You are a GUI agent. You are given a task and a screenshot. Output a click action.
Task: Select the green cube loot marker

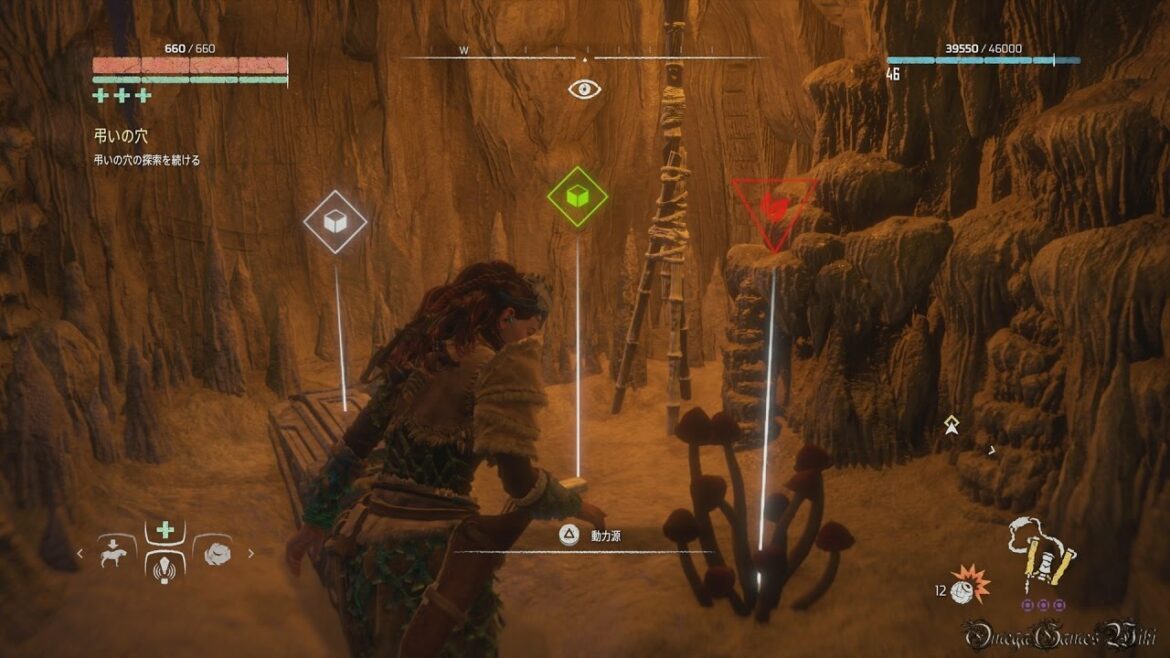577,196
